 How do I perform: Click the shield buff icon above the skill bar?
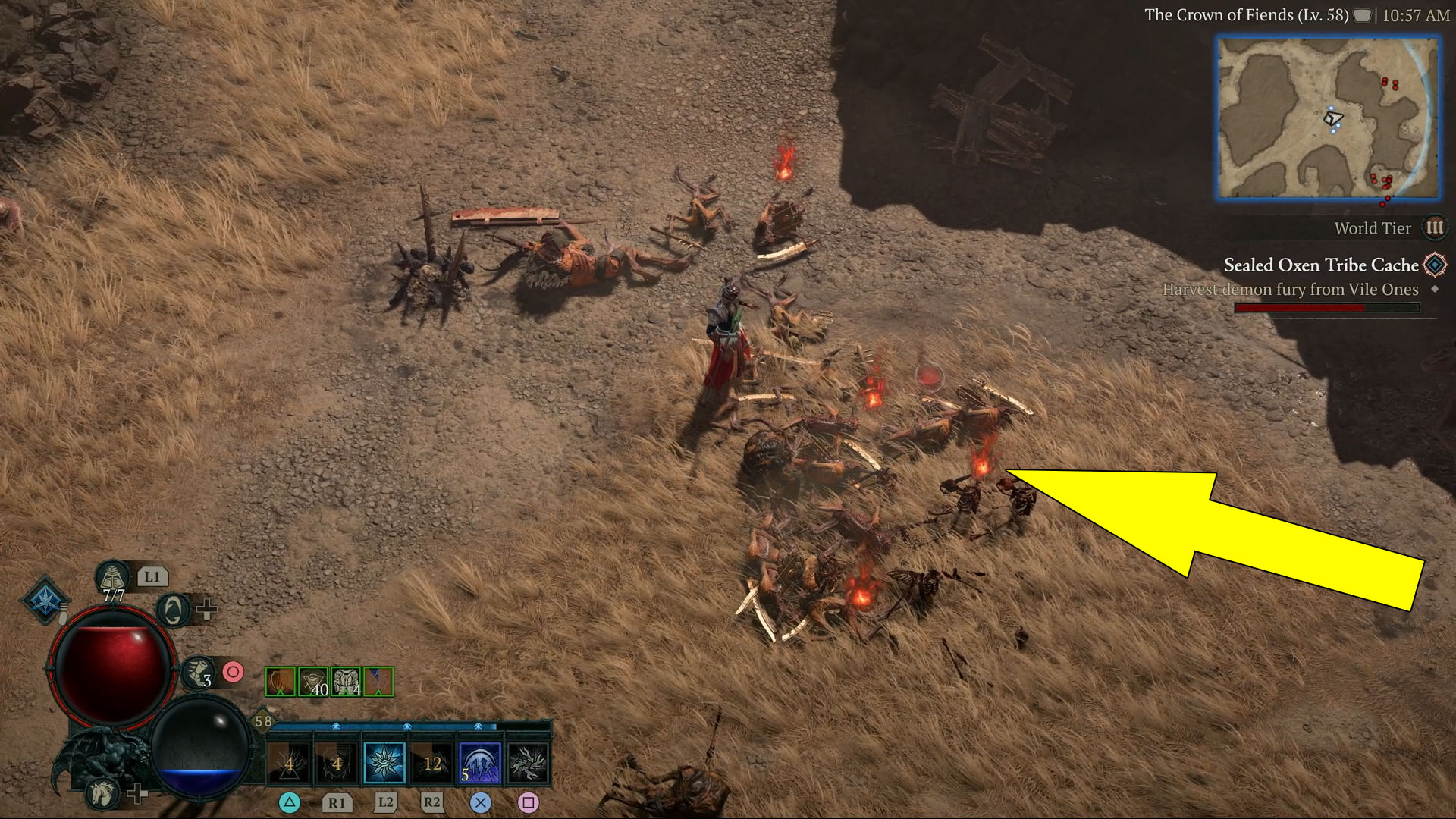[x=279, y=682]
